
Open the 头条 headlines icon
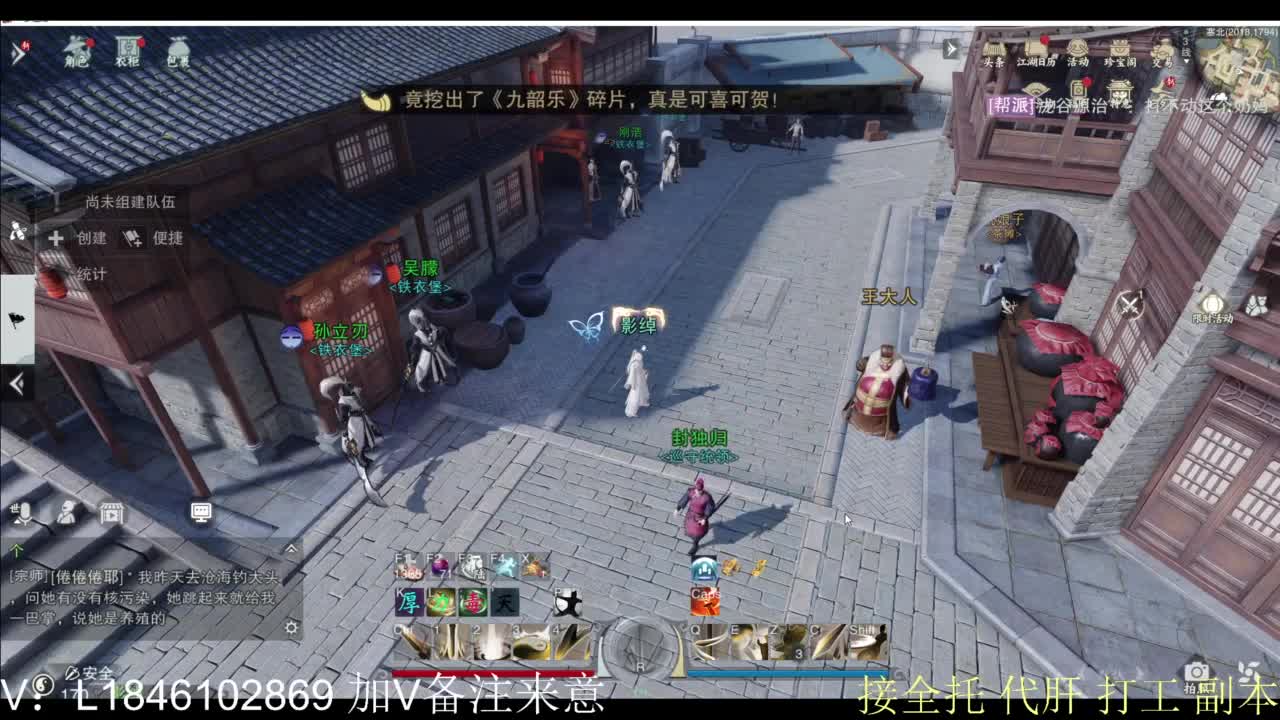click(x=994, y=55)
